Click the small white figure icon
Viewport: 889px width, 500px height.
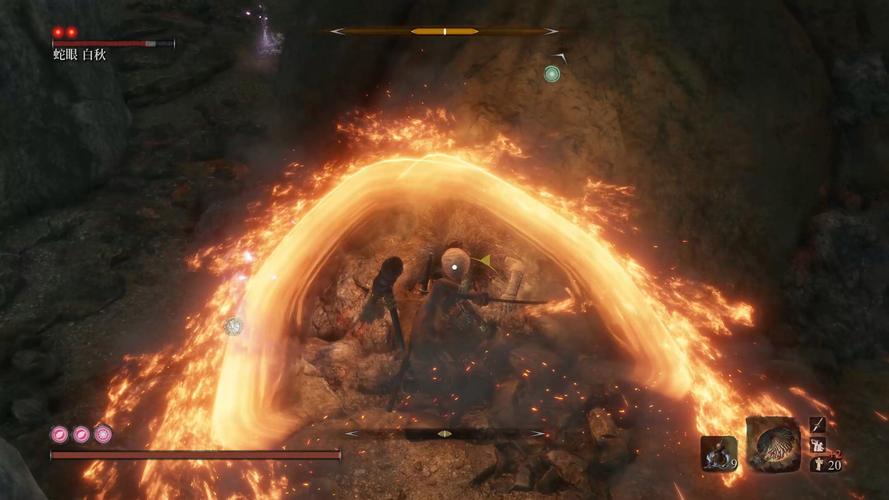coord(817,462)
